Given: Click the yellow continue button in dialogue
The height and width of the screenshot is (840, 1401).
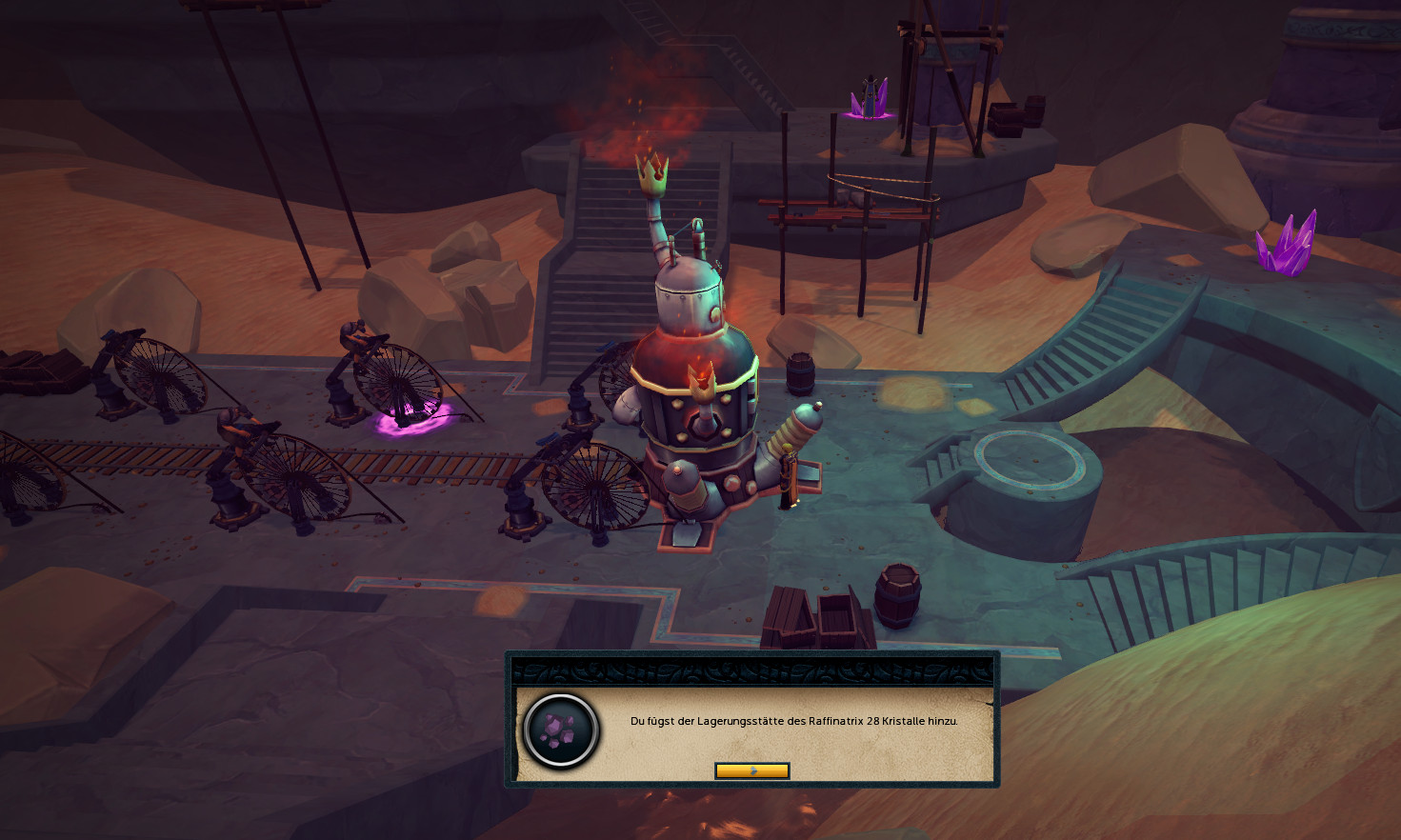Looking at the screenshot, I should (751, 770).
